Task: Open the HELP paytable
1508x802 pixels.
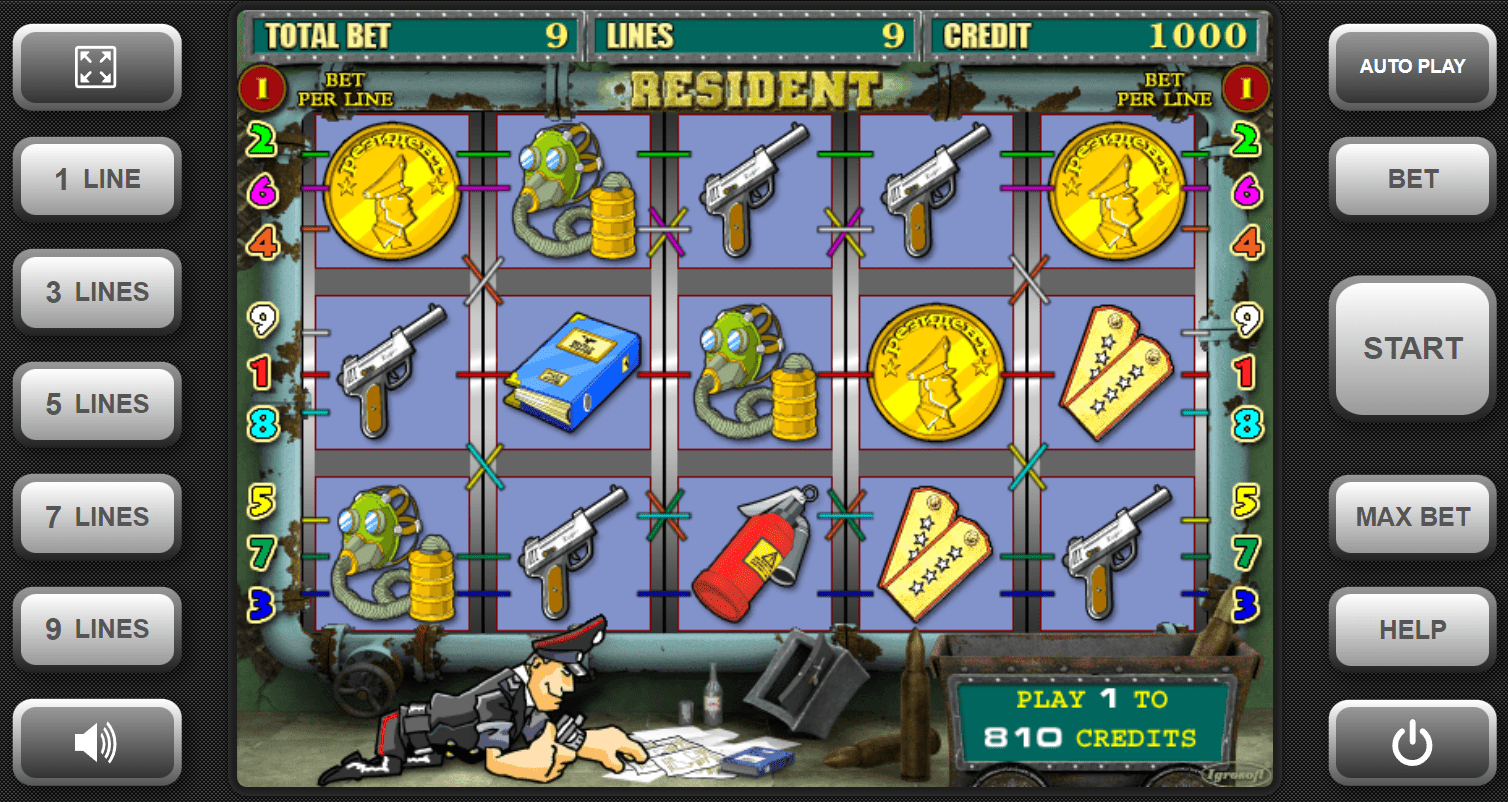Action: pos(1412,629)
